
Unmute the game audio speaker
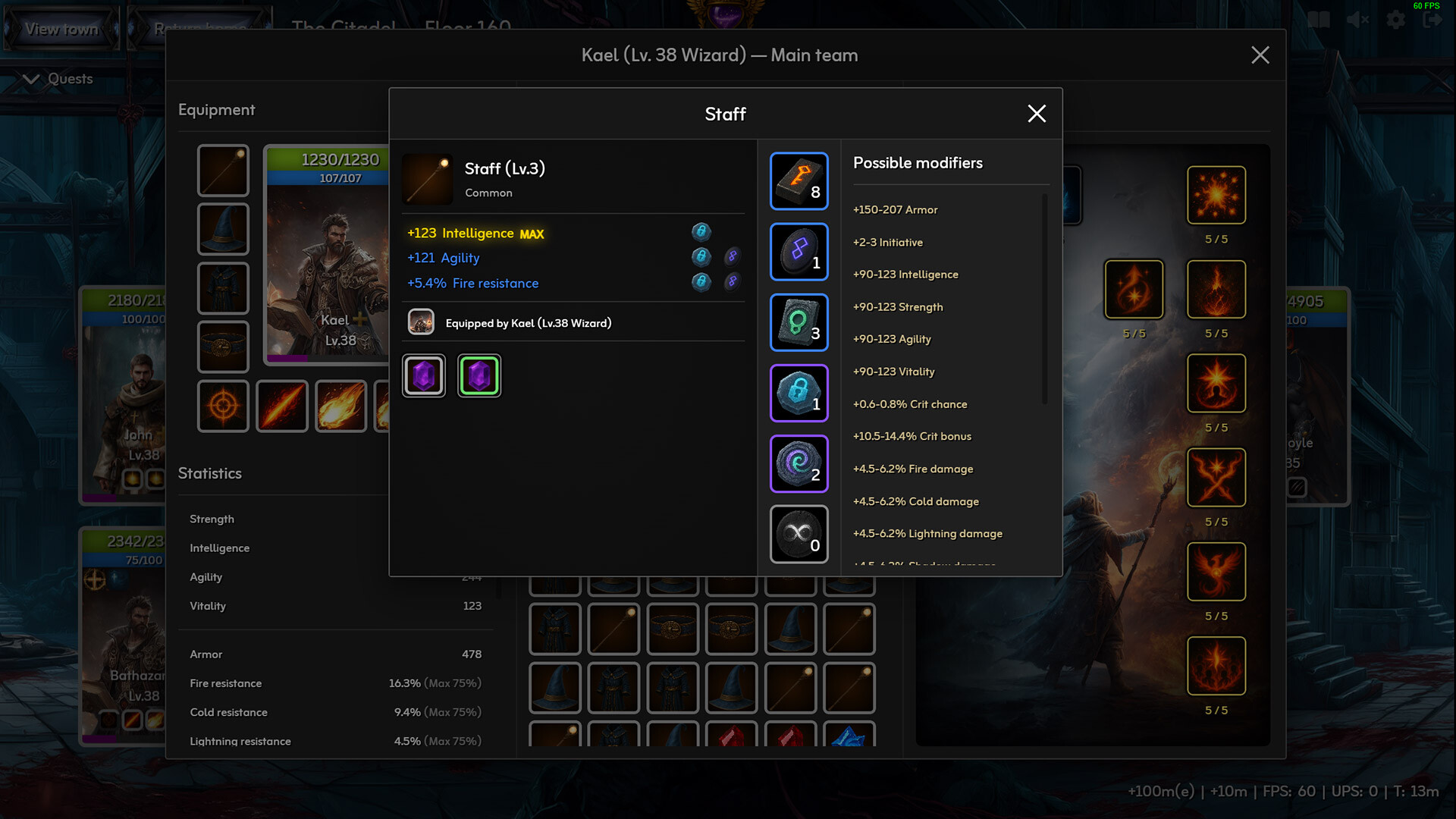point(1357,19)
